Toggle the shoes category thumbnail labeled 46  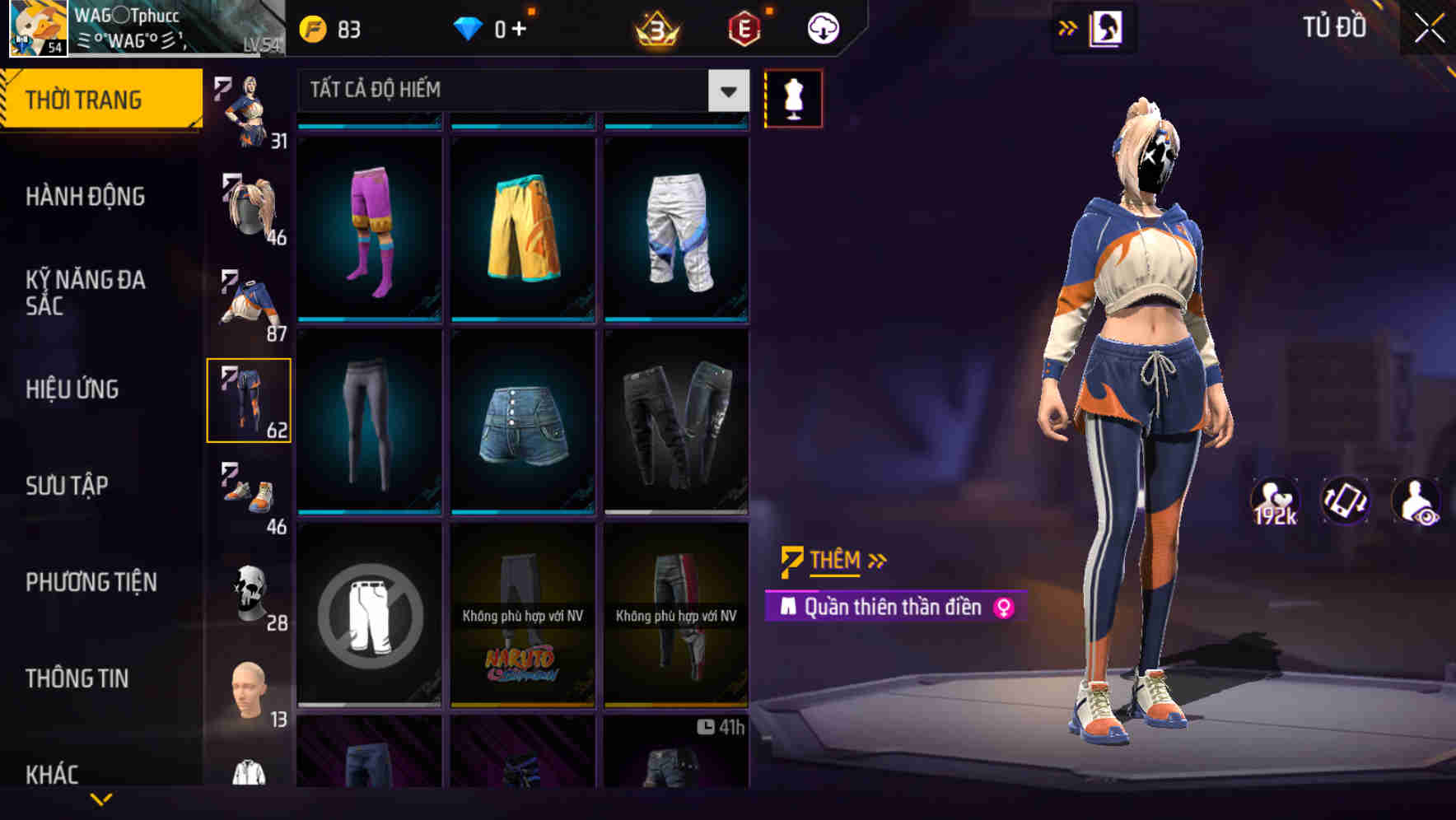point(250,494)
